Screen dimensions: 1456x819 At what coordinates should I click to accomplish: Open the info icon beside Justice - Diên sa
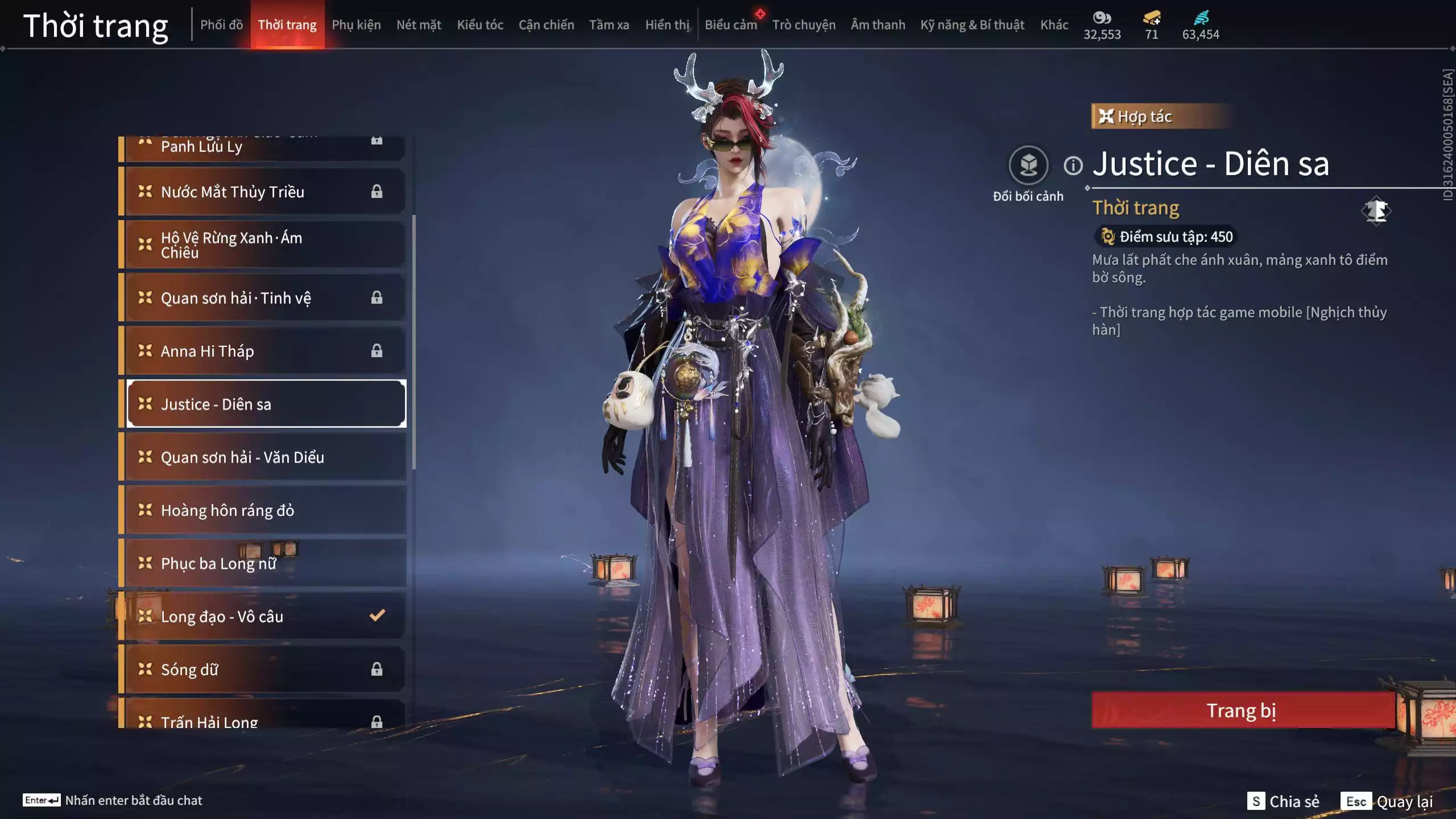coord(1073,166)
